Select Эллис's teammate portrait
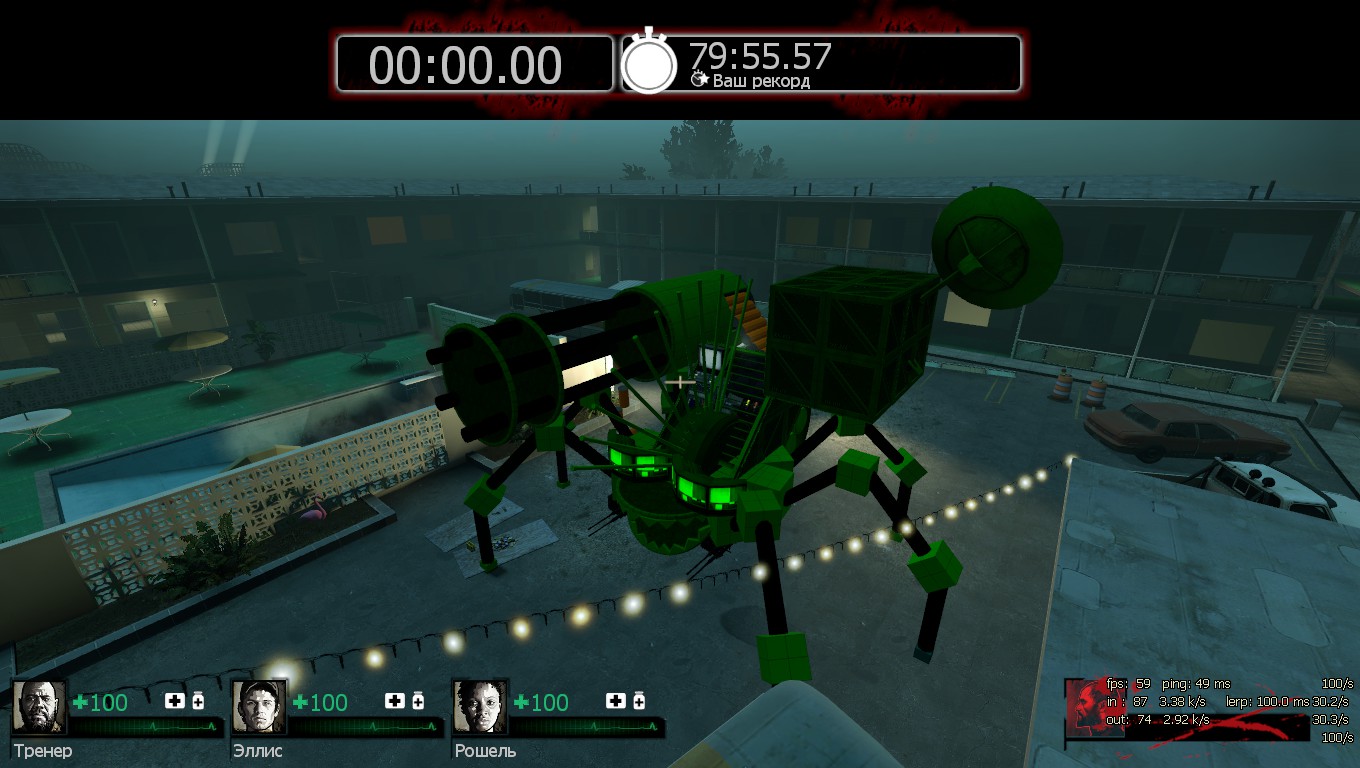The height and width of the screenshot is (768, 1360). coord(259,707)
